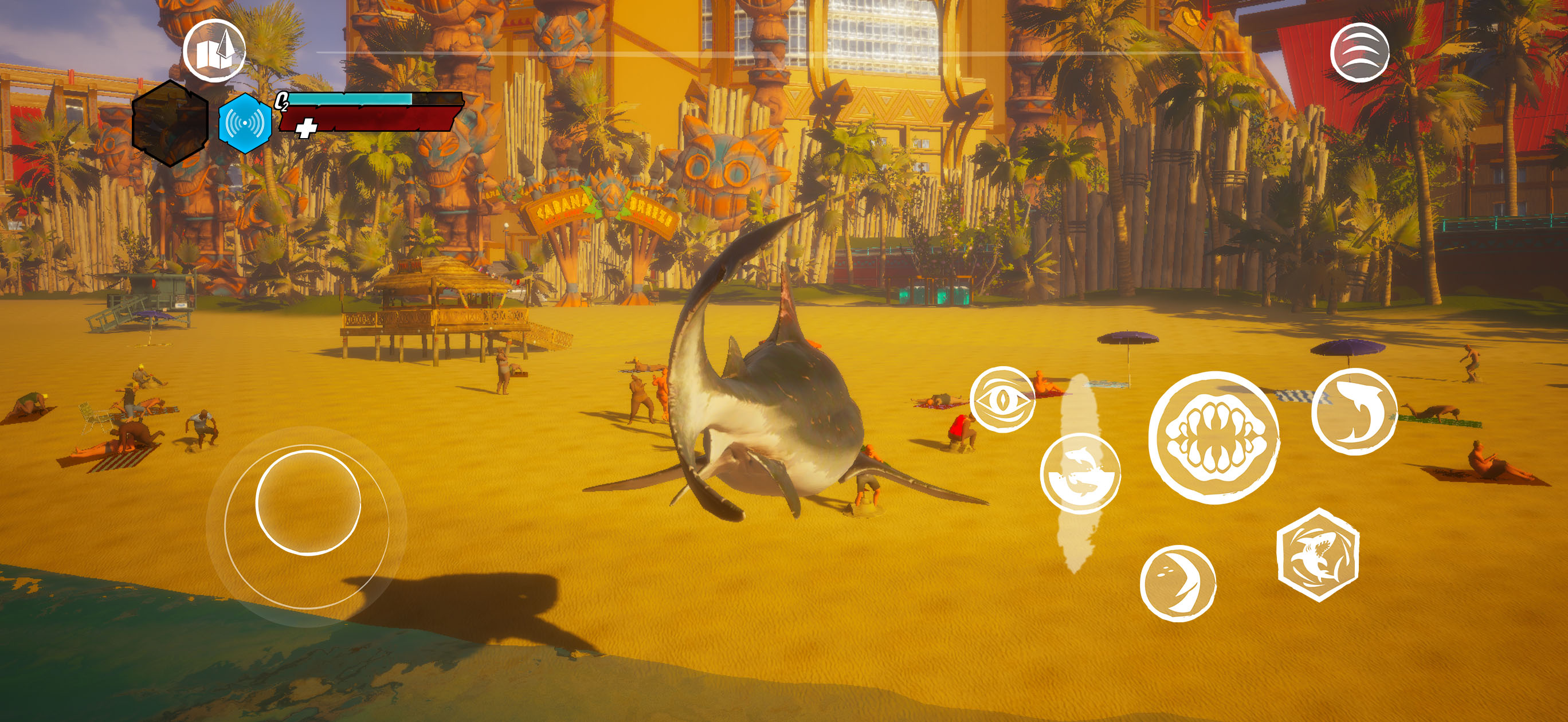This screenshot has height=722, width=1568.
Task: Use the eye vision button
Action: pos(1002,400)
